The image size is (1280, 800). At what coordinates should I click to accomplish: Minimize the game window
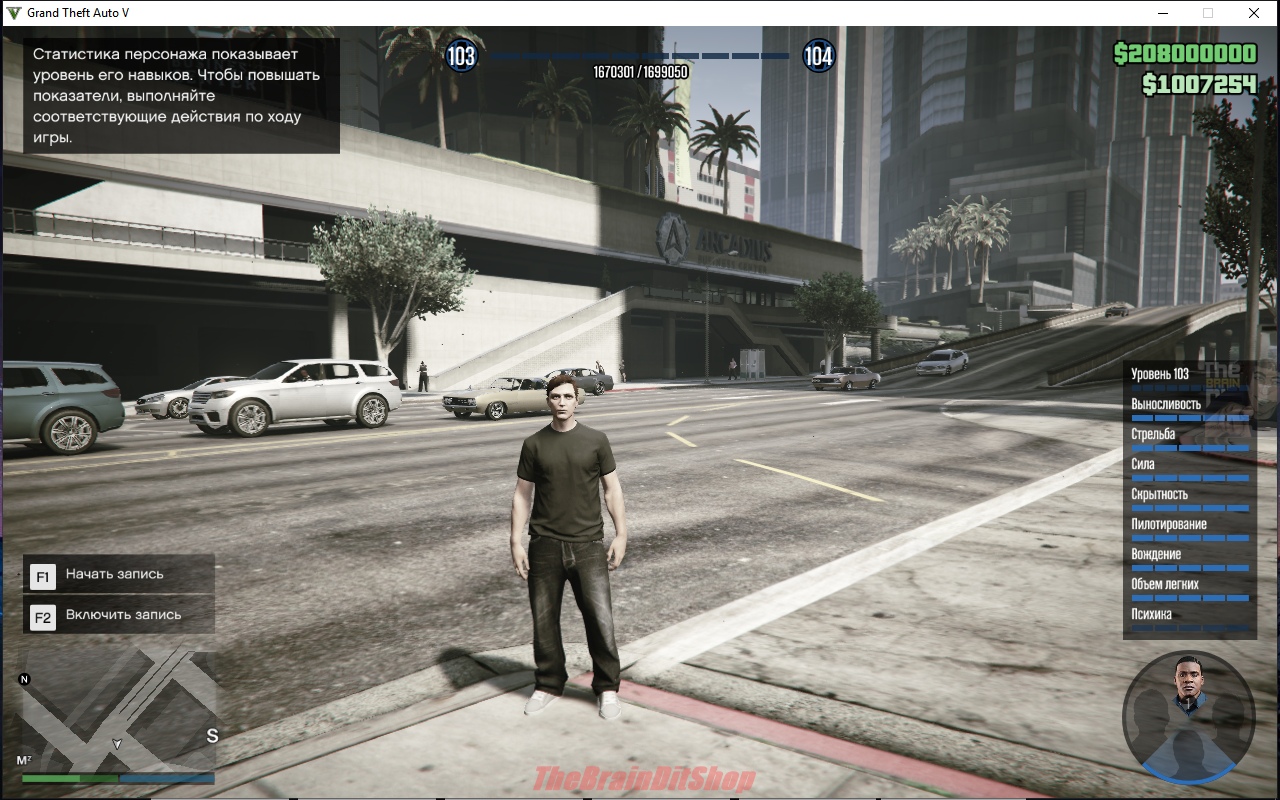pos(1163,13)
